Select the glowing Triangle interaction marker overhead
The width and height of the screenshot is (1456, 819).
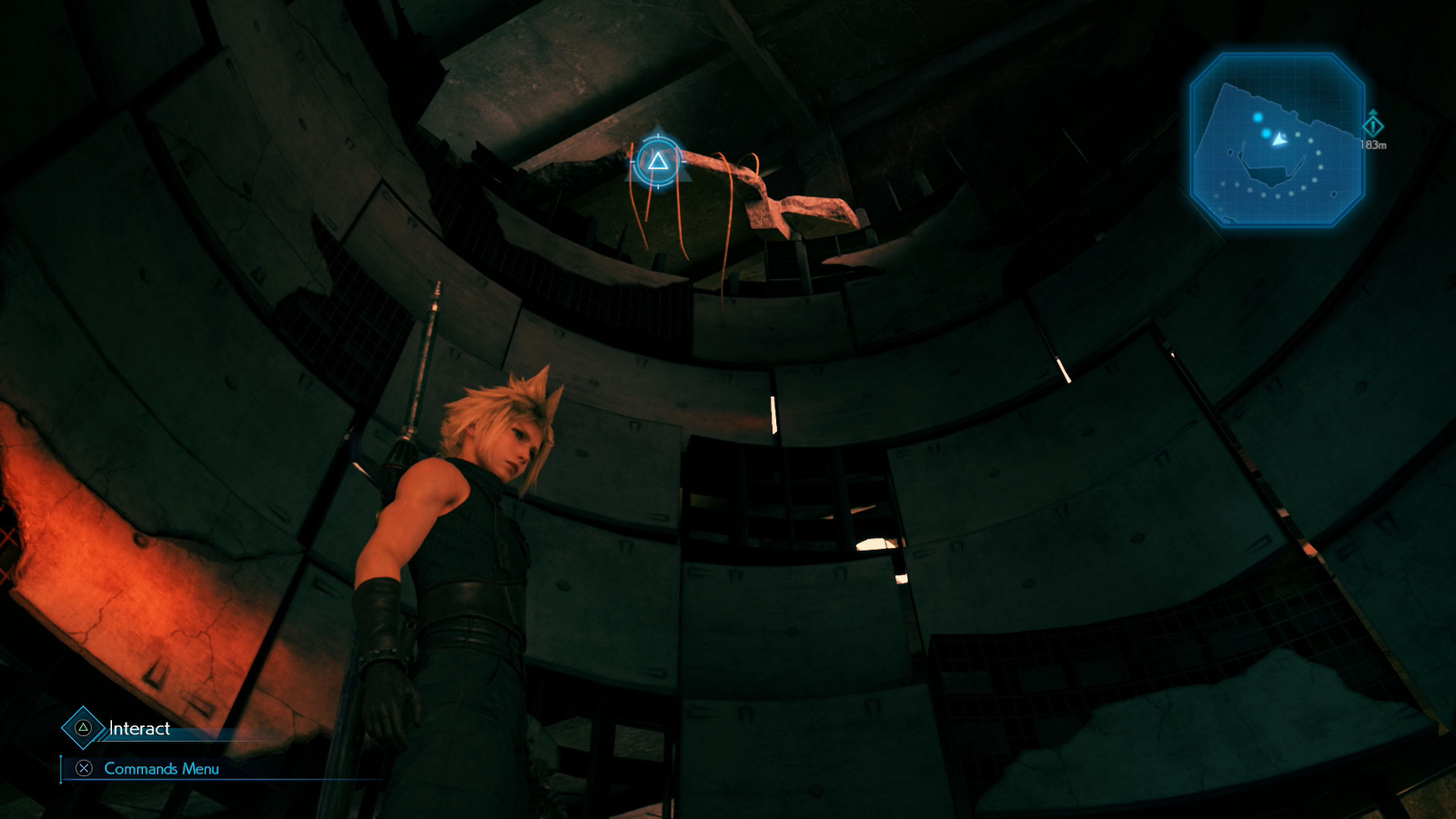656,163
